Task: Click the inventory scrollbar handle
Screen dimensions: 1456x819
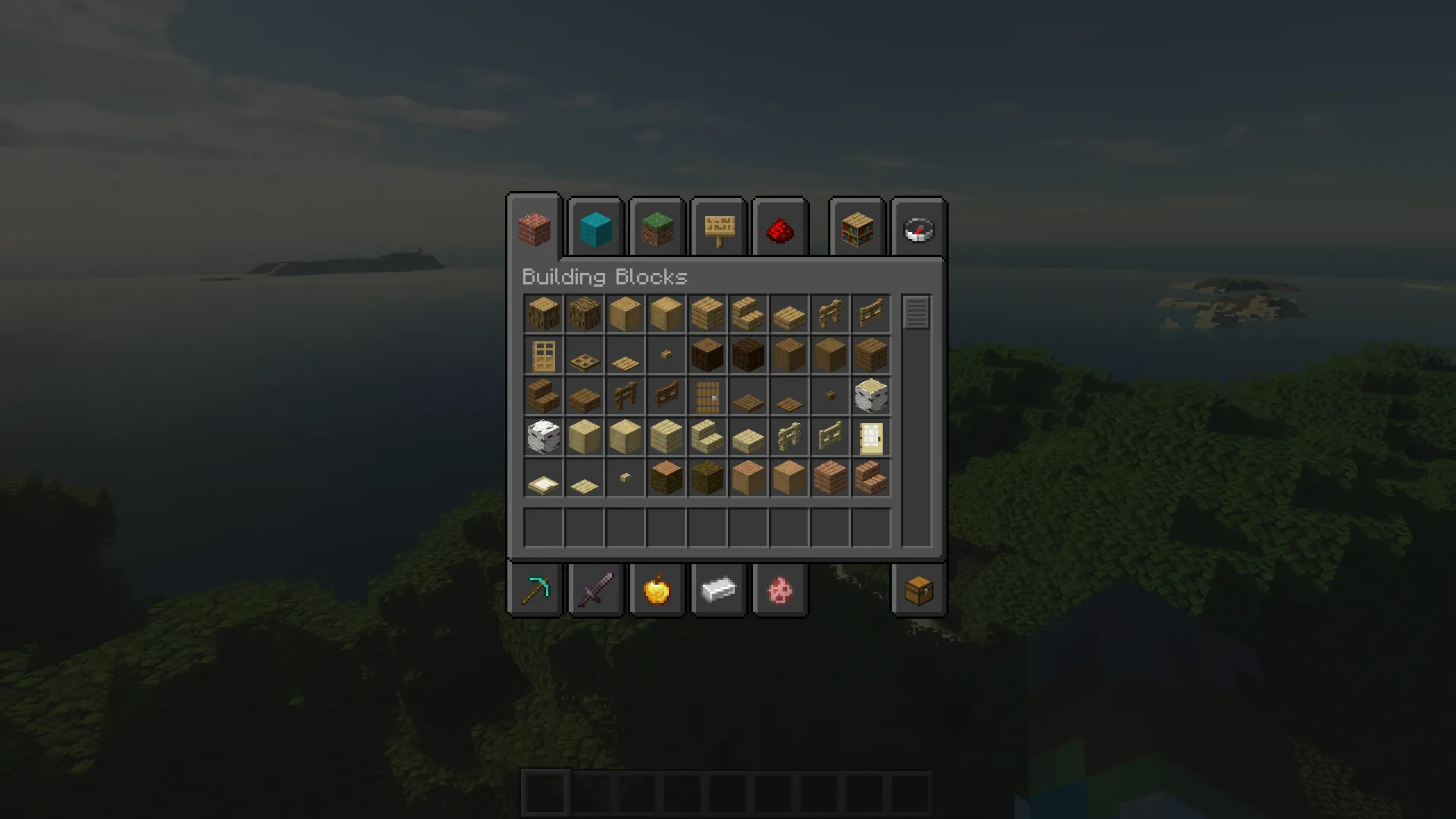Action: click(916, 312)
